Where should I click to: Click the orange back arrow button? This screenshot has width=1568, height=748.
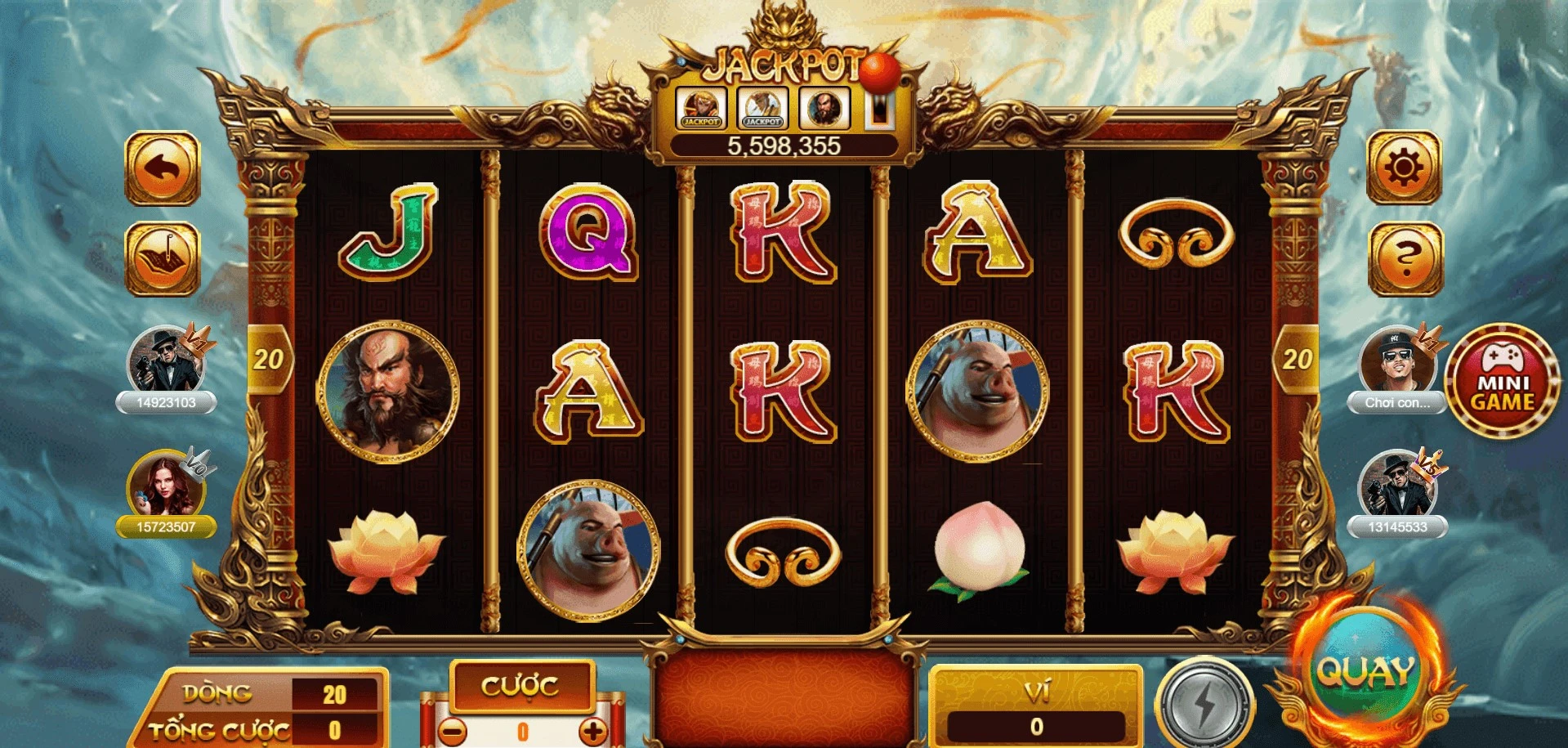pyautogui.click(x=163, y=168)
